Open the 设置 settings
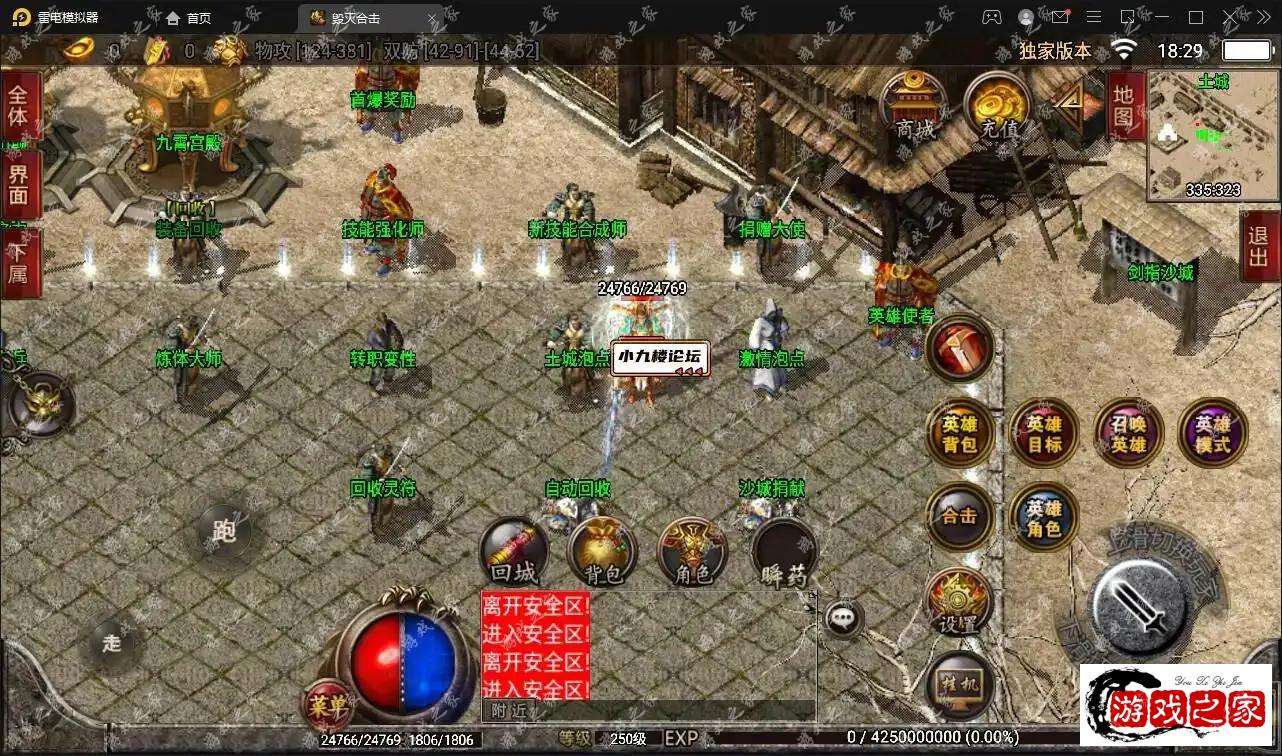Image resolution: width=1282 pixels, height=756 pixels. click(958, 603)
